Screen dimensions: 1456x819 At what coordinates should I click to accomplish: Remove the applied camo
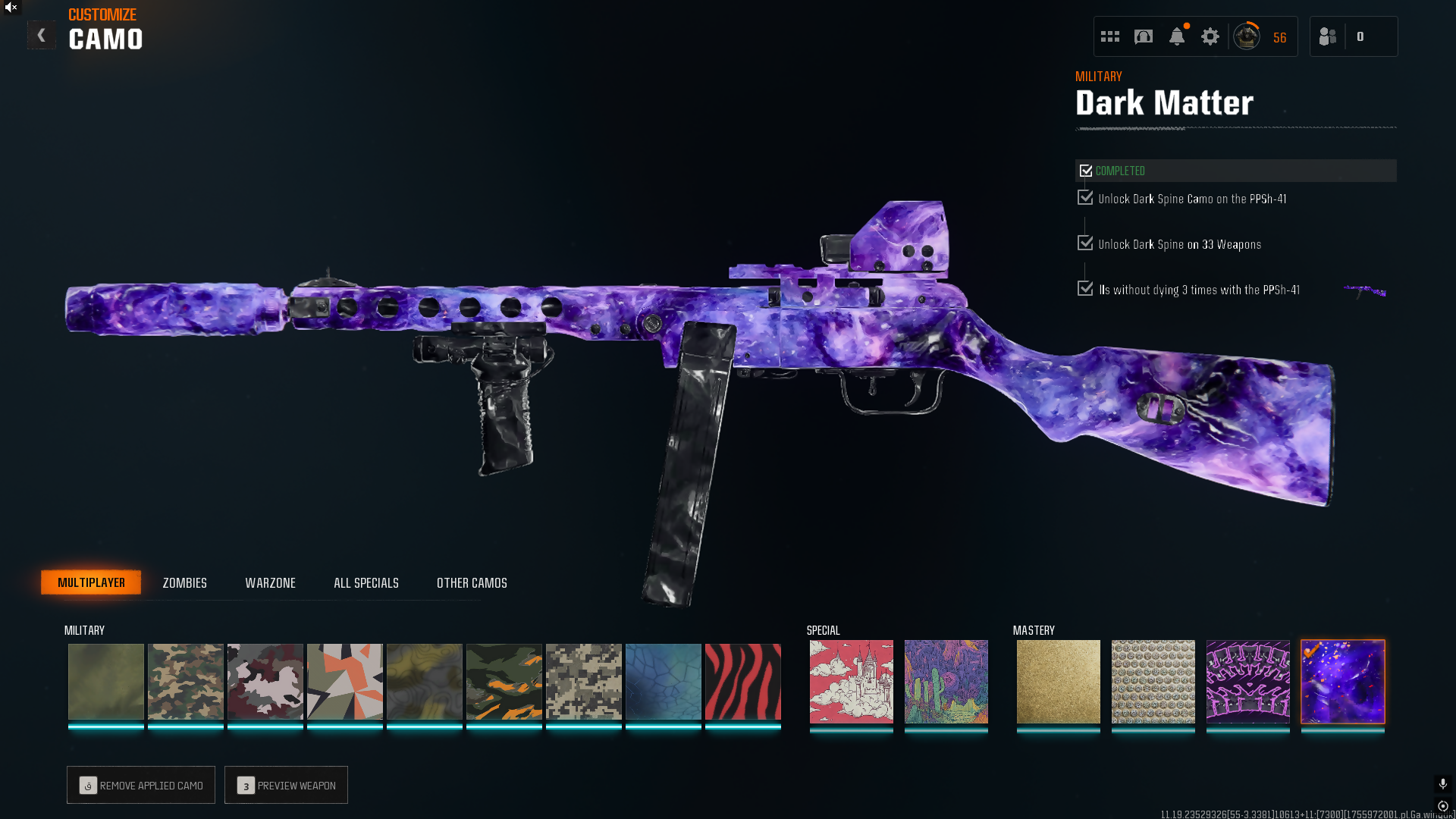(x=141, y=785)
